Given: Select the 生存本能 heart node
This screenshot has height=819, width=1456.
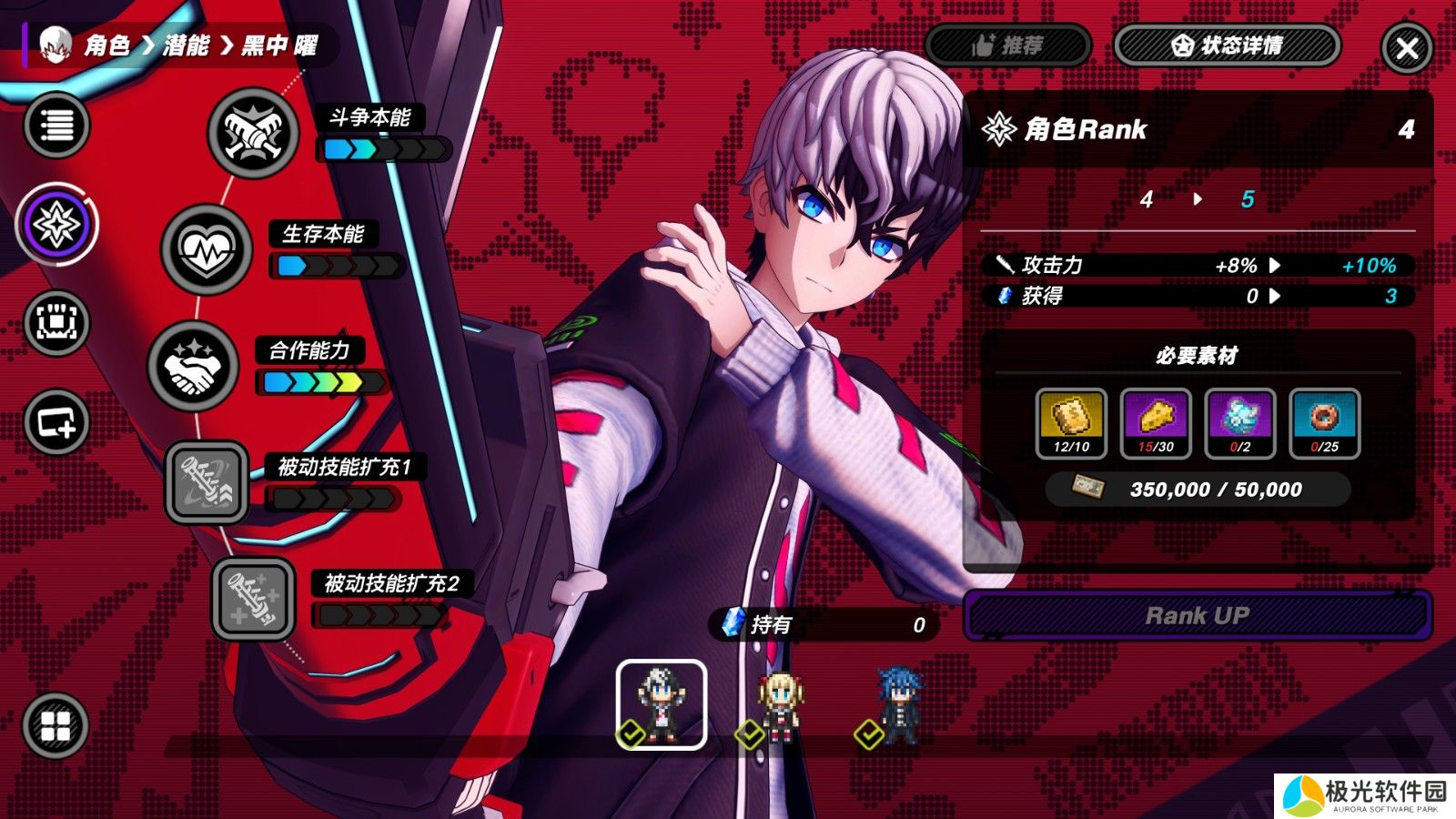Looking at the screenshot, I should [207, 249].
